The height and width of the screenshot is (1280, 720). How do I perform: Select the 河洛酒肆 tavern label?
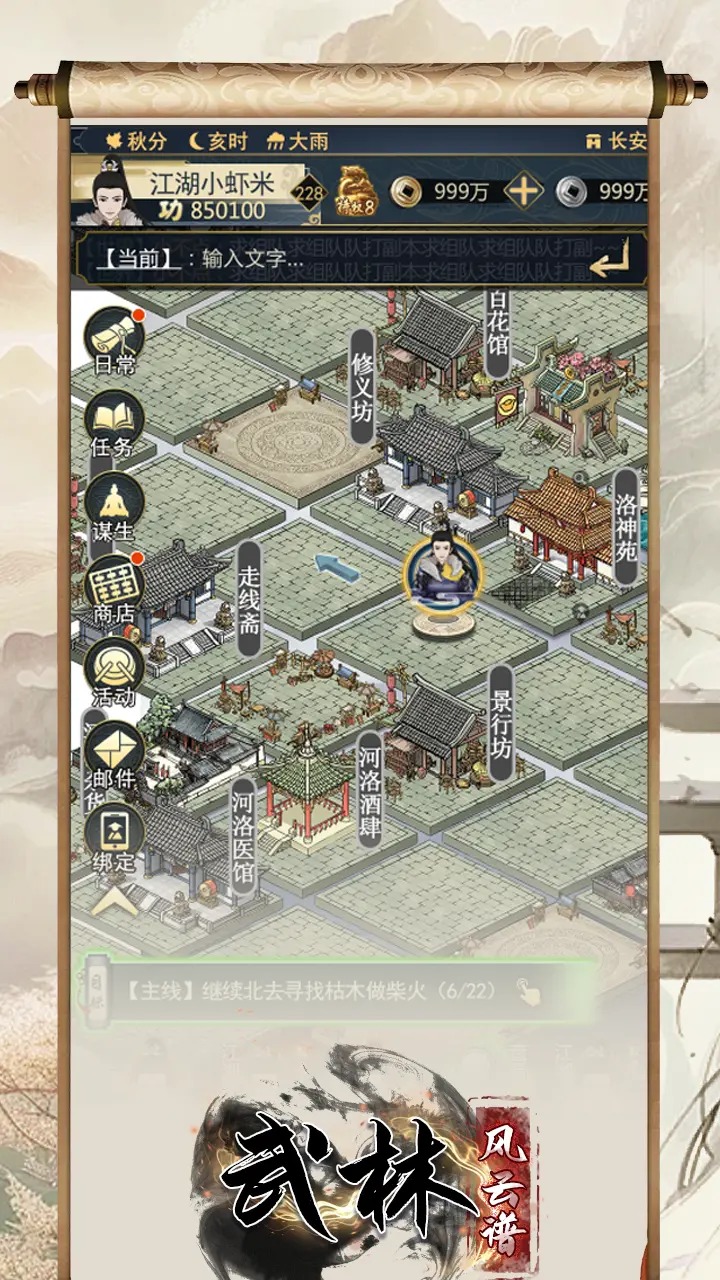point(370,789)
